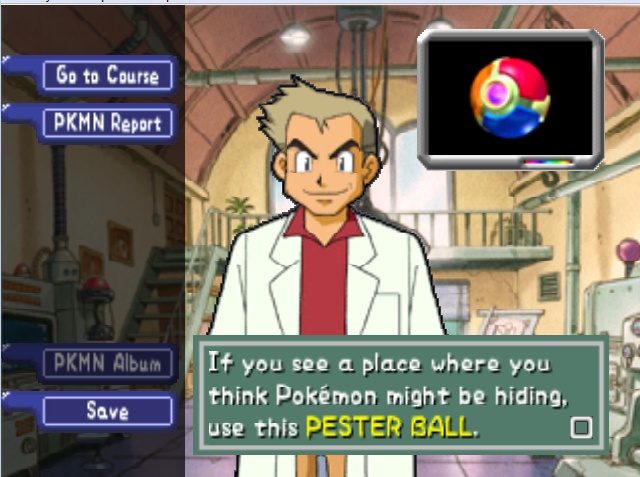The width and height of the screenshot is (640, 477).
Task: Choose the Save option
Action: 108,410
